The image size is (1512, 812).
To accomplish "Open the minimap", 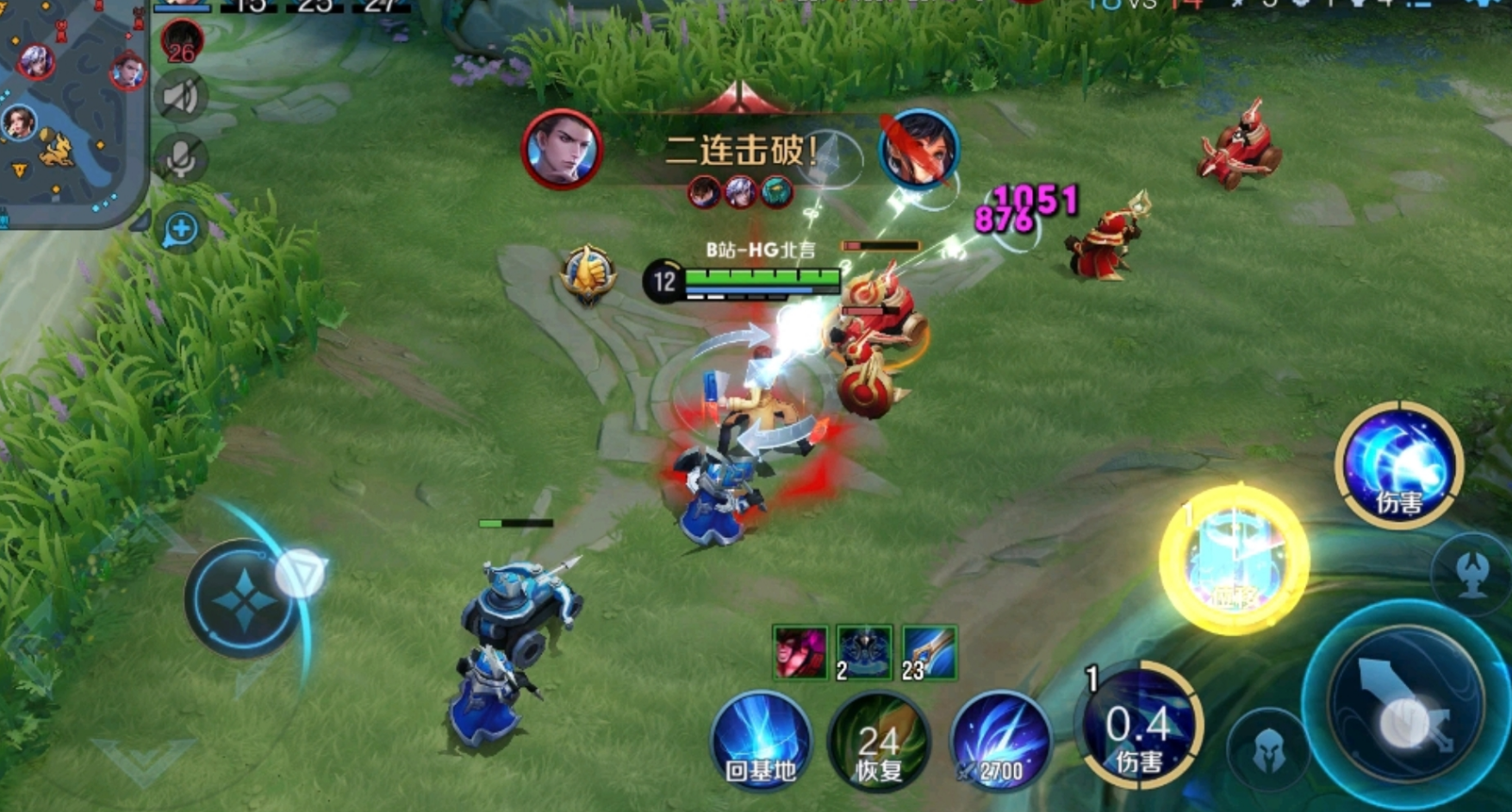I will click(69, 108).
